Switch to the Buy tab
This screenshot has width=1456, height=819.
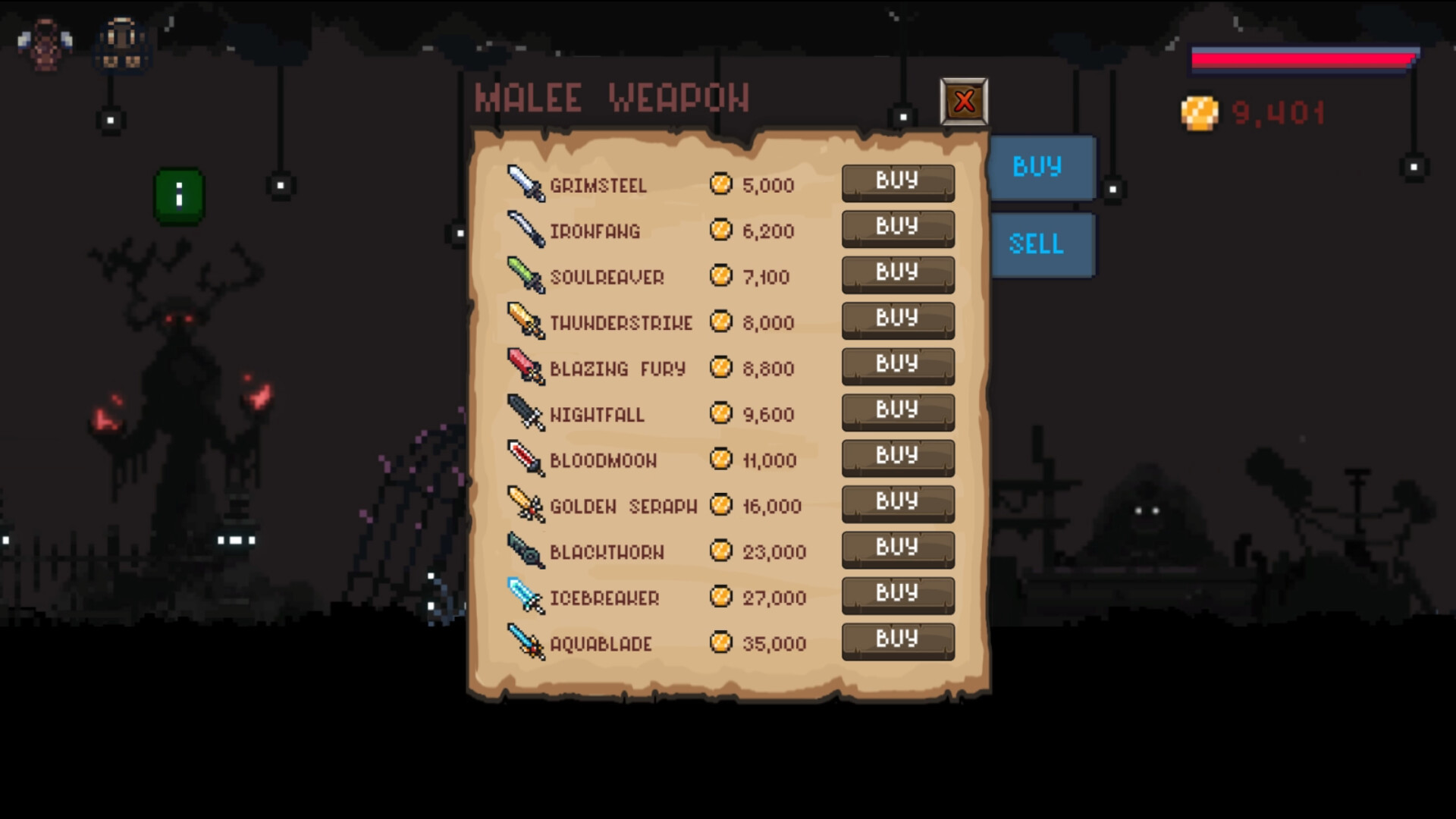point(1041,168)
